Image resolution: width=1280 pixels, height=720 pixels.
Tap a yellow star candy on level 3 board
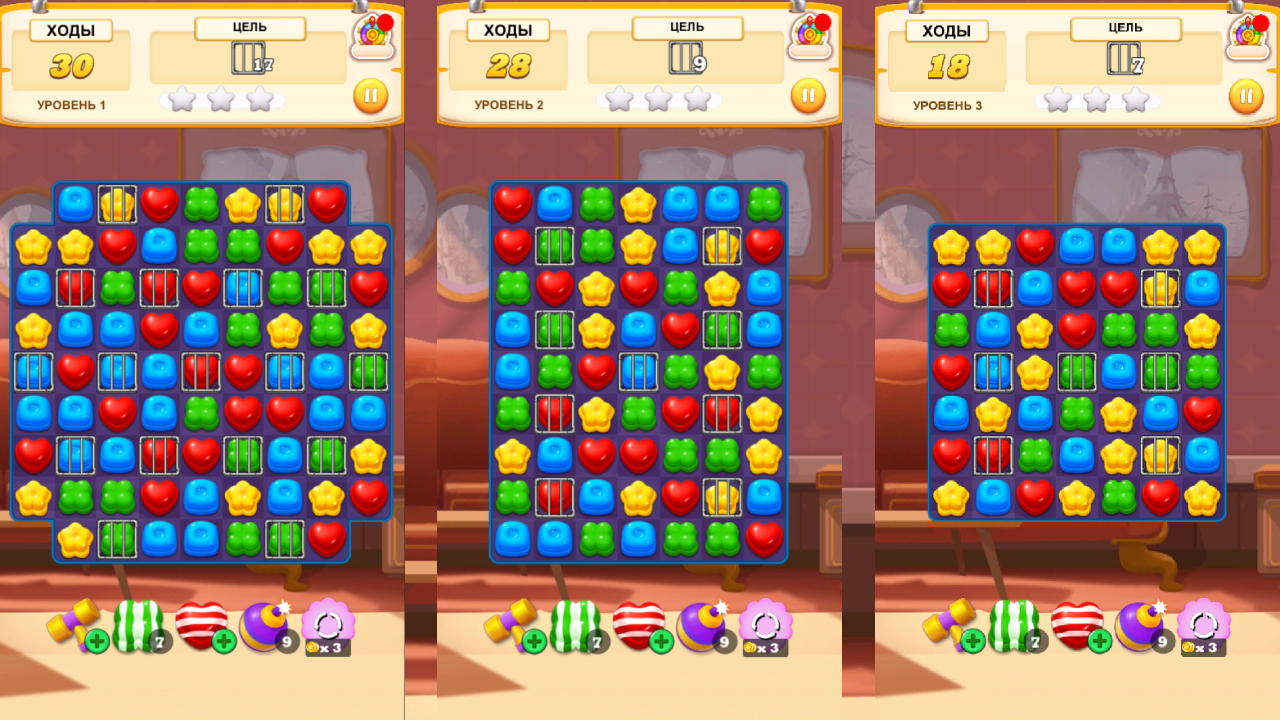click(x=949, y=244)
